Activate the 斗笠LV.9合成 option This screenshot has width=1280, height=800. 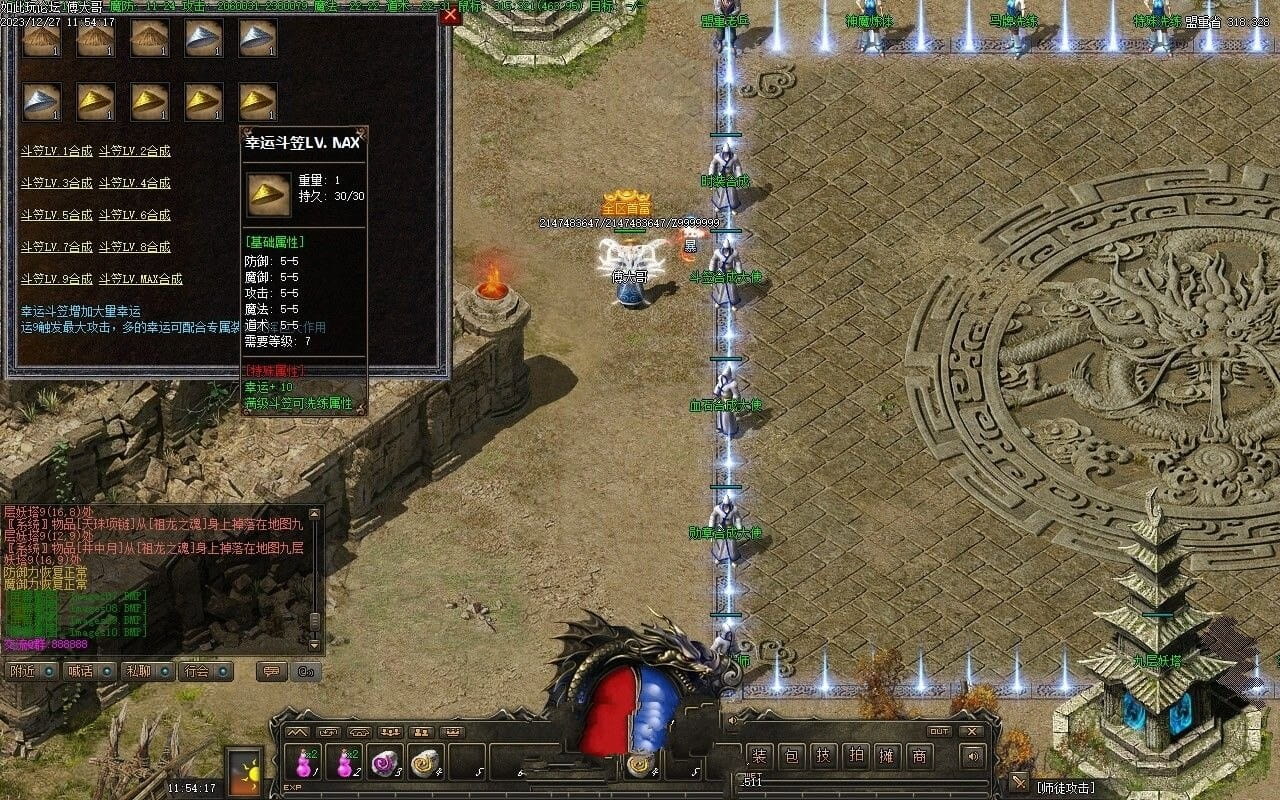pyautogui.click(x=57, y=279)
